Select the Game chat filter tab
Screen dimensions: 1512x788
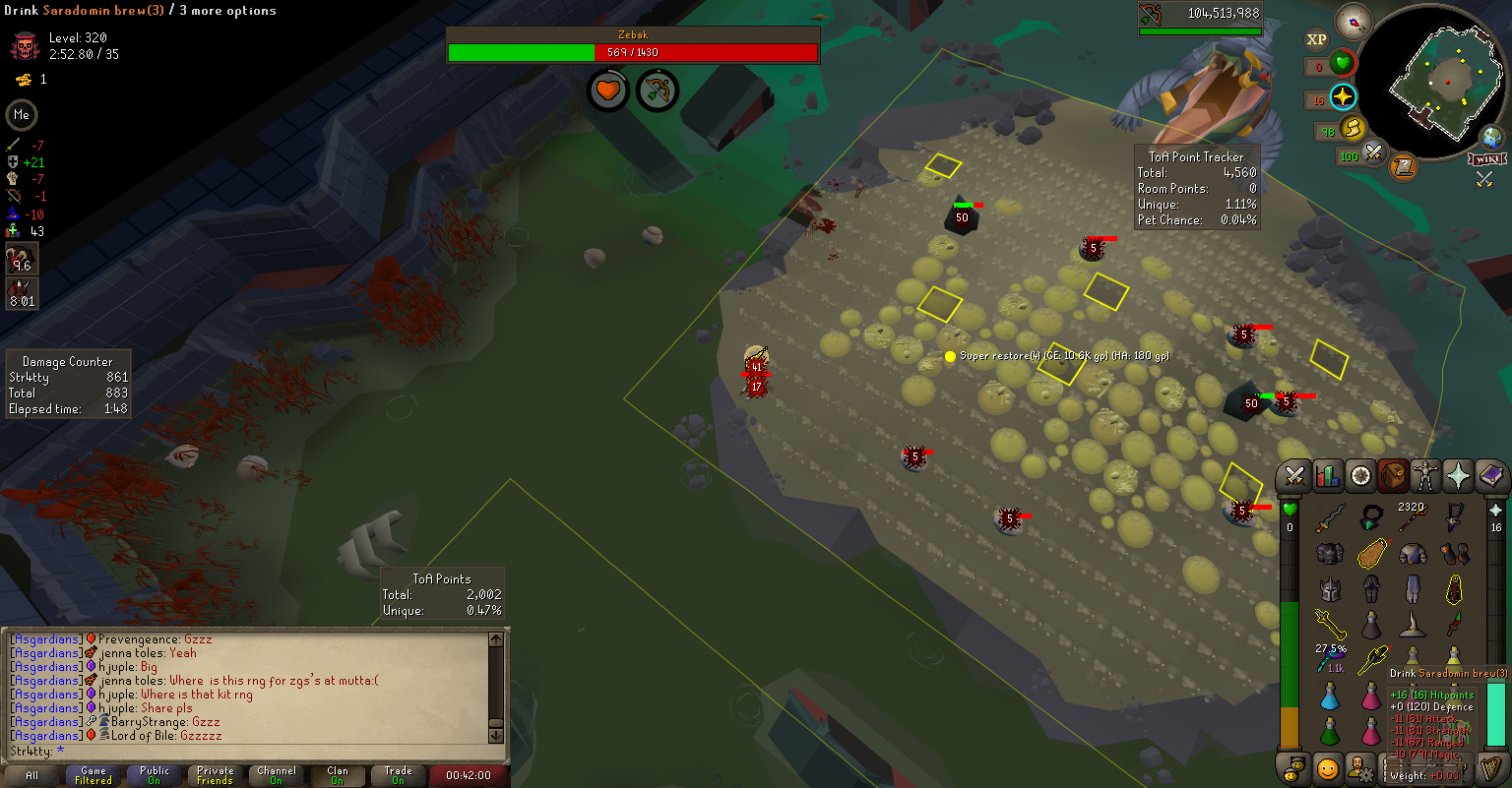pyautogui.click(x=94, y=775)
